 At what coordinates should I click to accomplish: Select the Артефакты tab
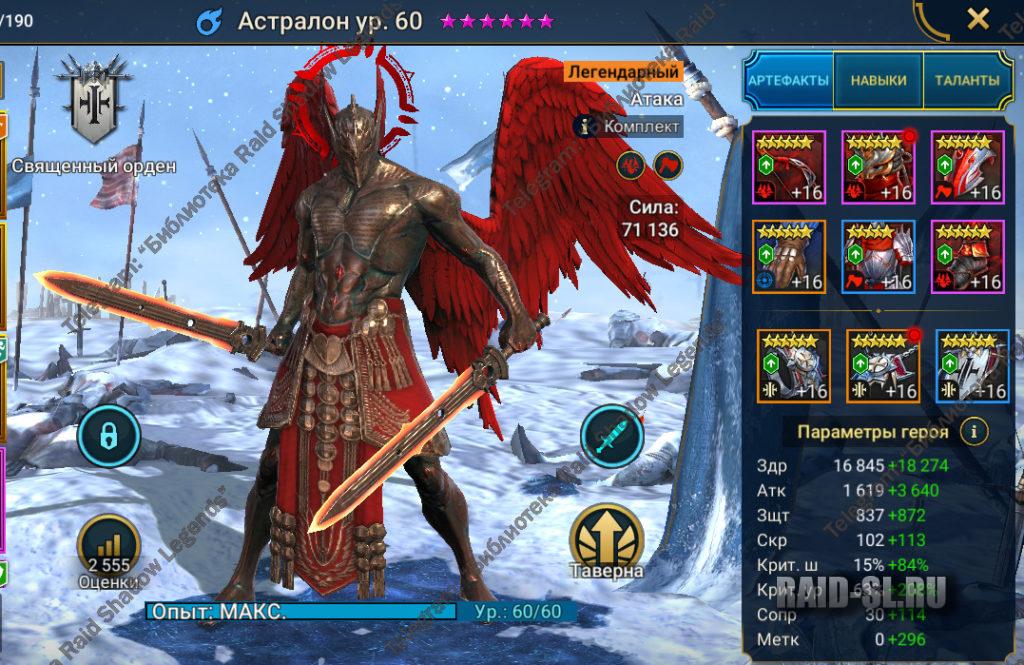coord(790,80)
